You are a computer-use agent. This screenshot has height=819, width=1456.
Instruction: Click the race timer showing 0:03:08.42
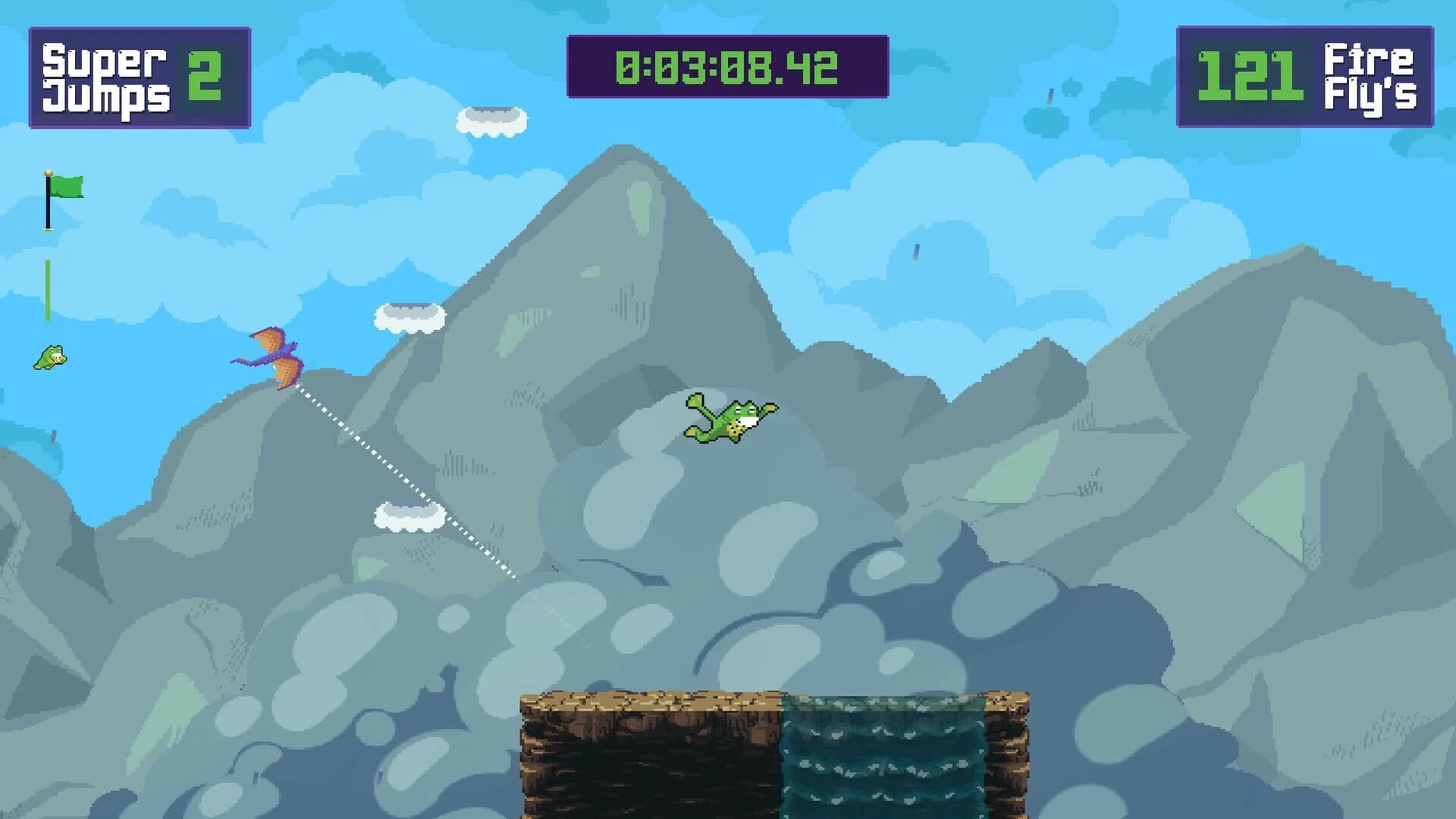726,67
